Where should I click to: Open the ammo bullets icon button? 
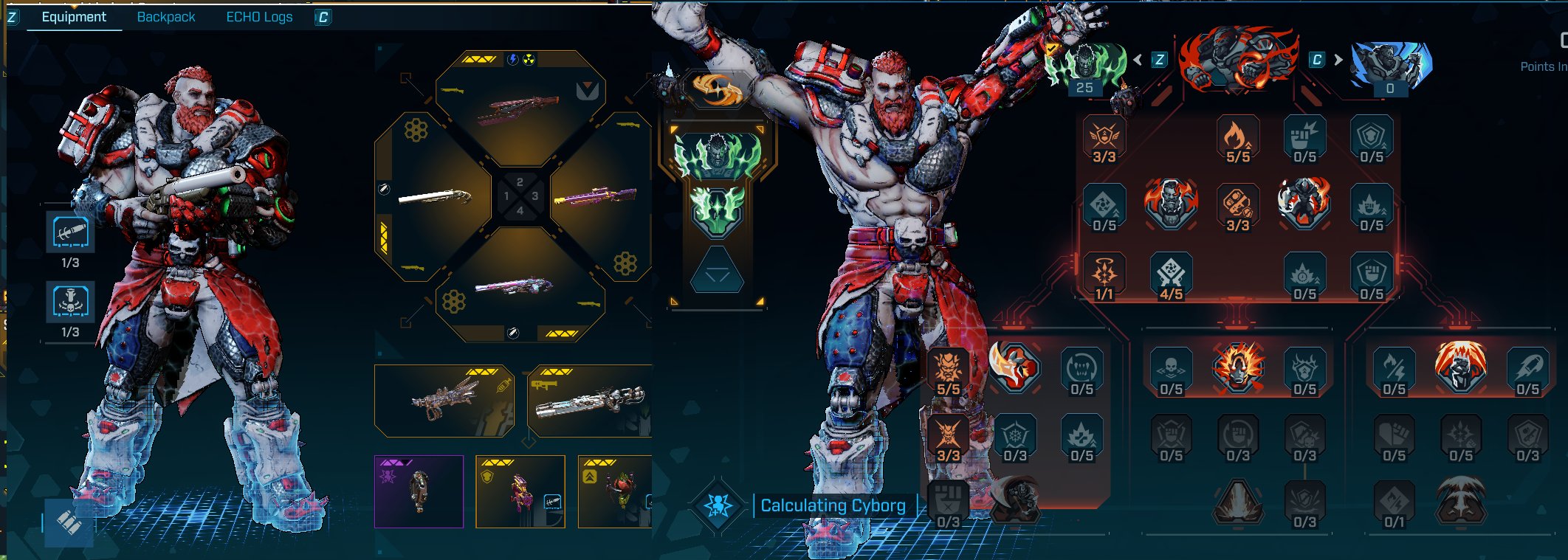tap(69, 522)
